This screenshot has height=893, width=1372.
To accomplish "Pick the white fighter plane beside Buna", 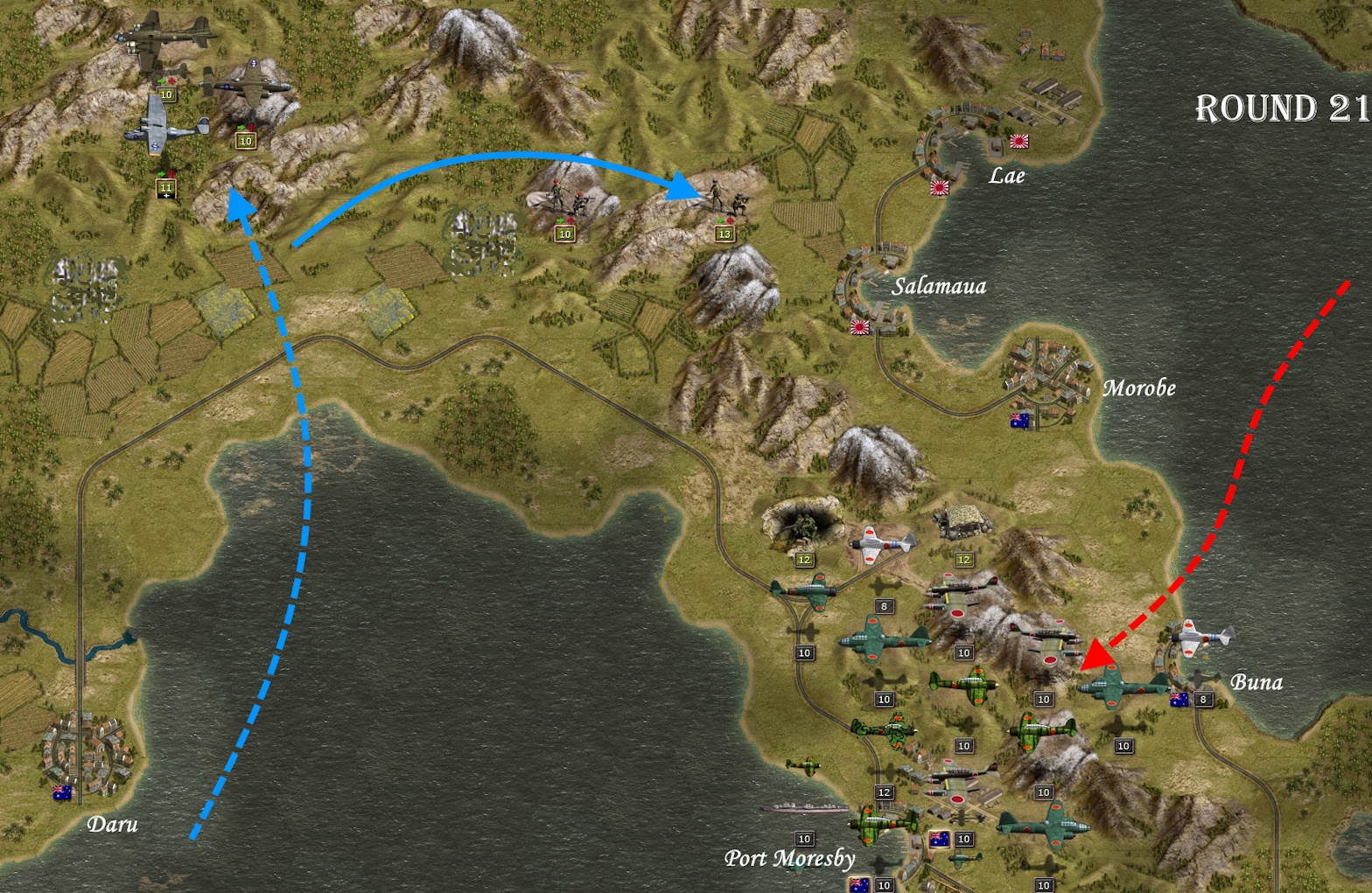I will pyautogui.click(x=1200, y=638).
